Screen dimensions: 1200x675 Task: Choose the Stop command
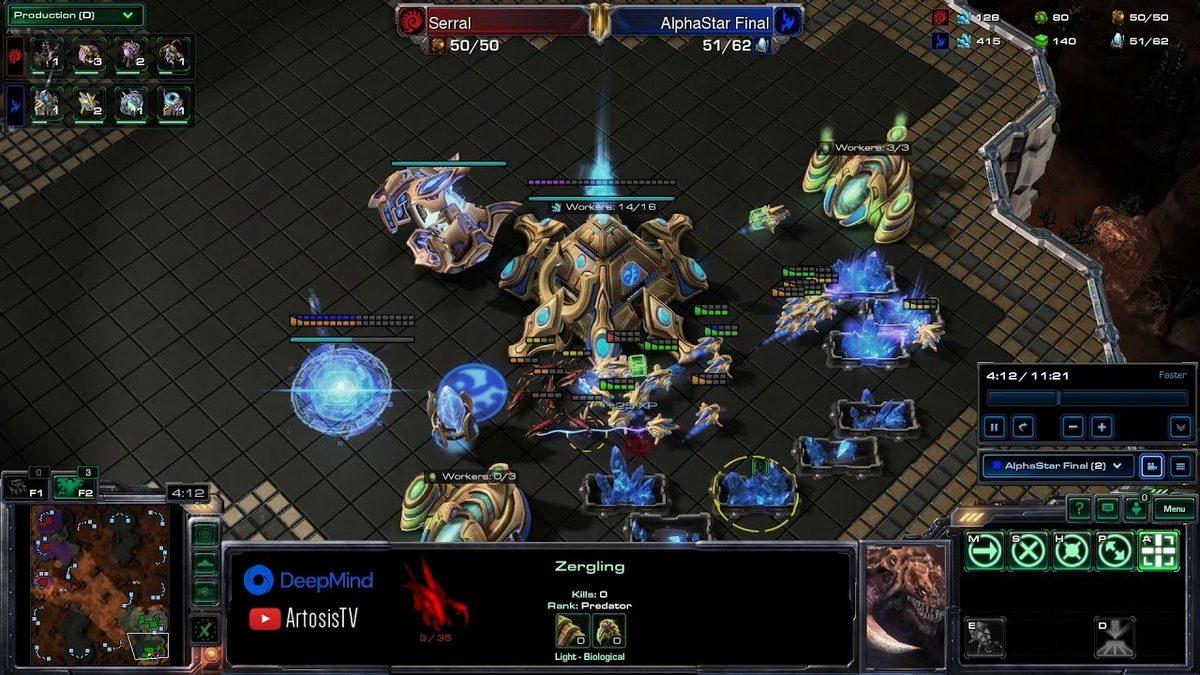(x=1028, y=551)
